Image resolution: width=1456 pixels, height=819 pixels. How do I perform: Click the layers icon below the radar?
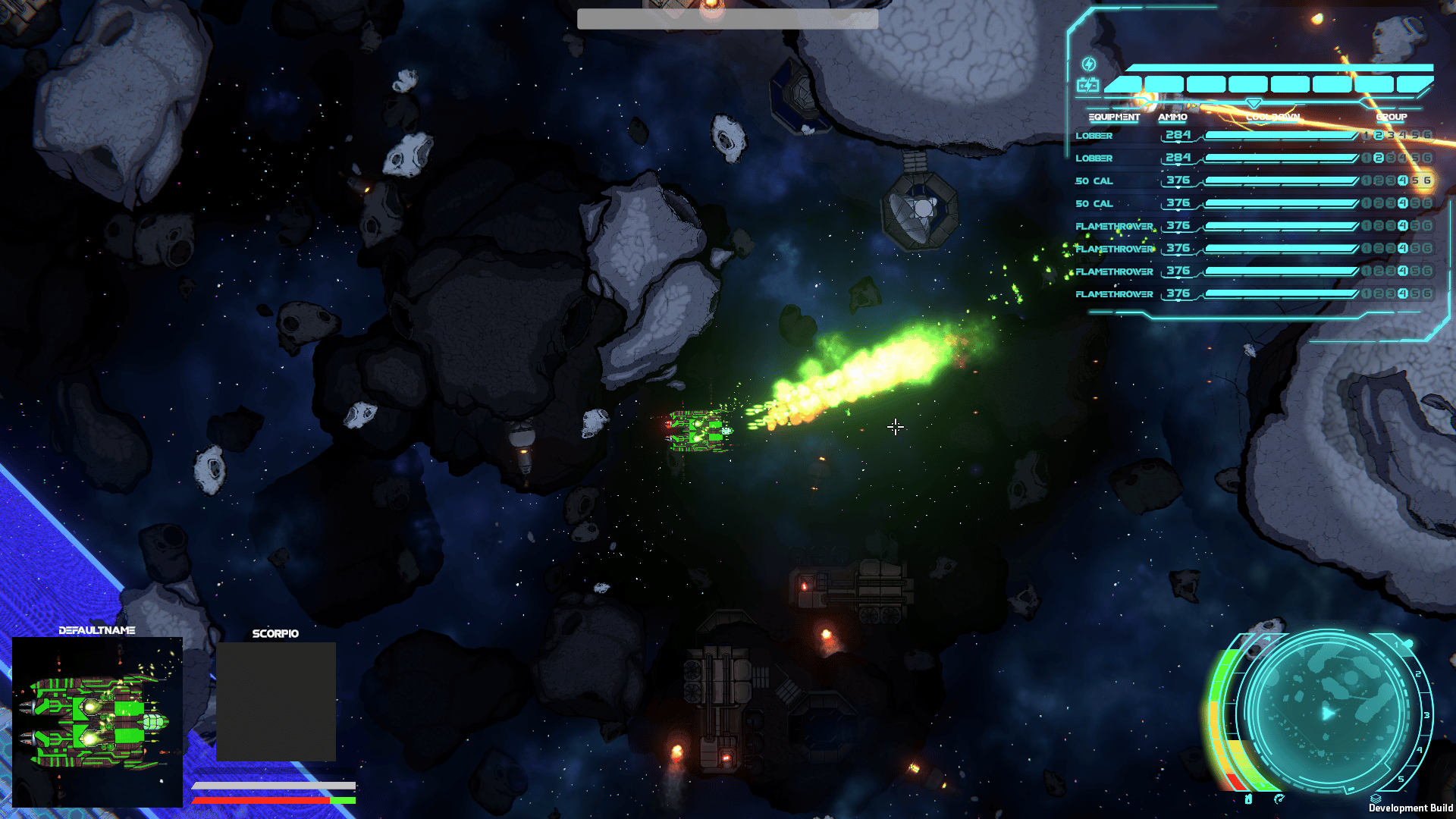[x=1376, y=799]
